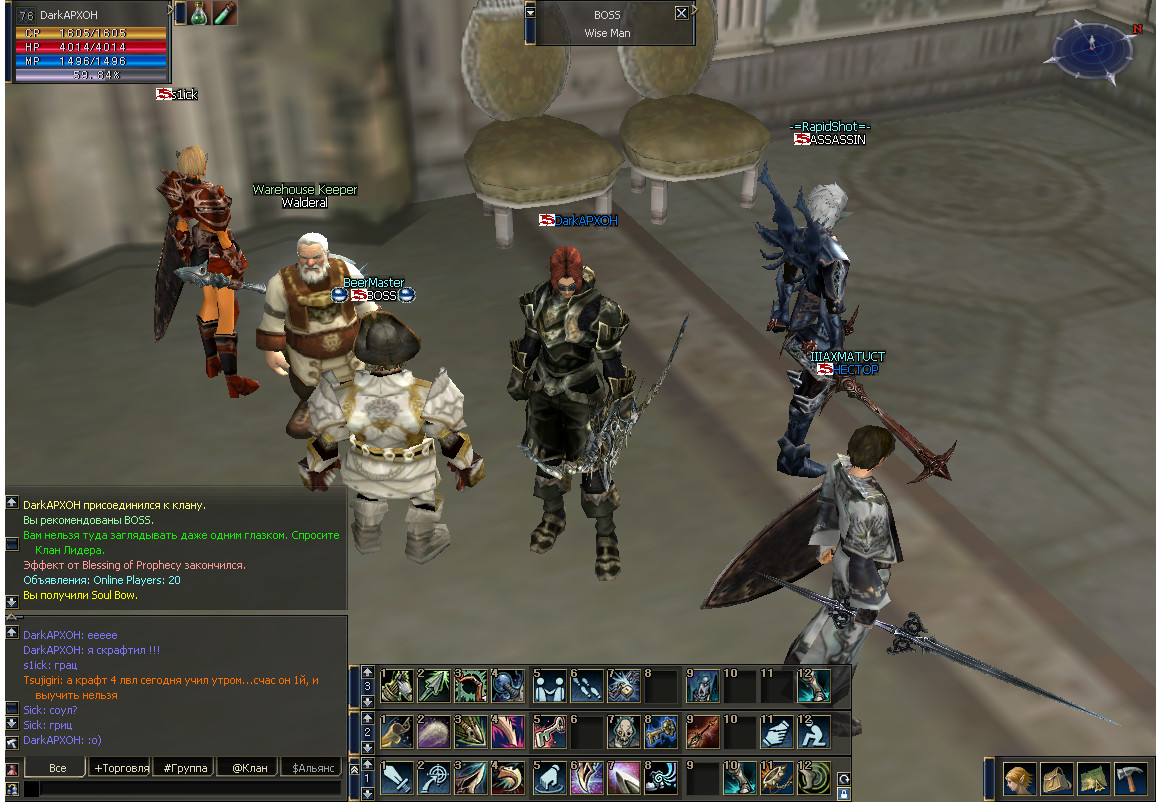This screenshot has height=802, width=1156.
Task: Click the green potion buff icon
Action: pyautogui.click(x=200, y=13)
